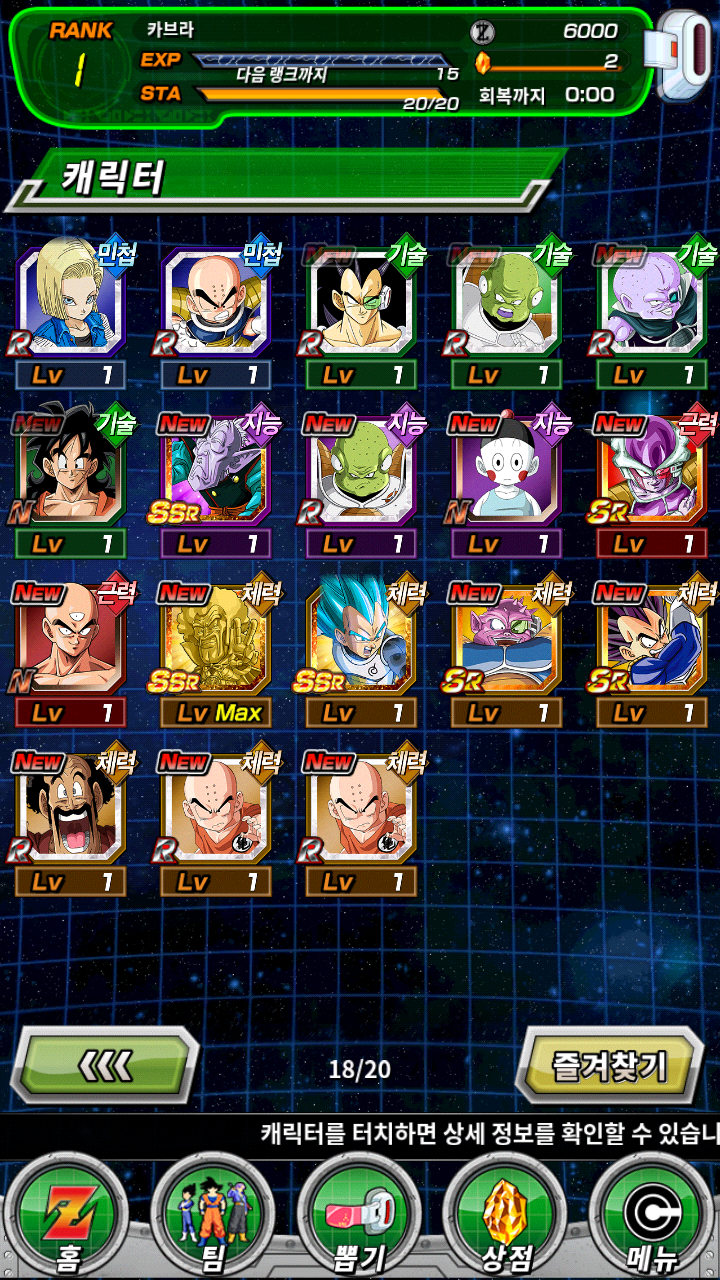Viewport: 720px width, 1280px height.
Task: Choose the Yamcha character card
Action: point(70,472)
